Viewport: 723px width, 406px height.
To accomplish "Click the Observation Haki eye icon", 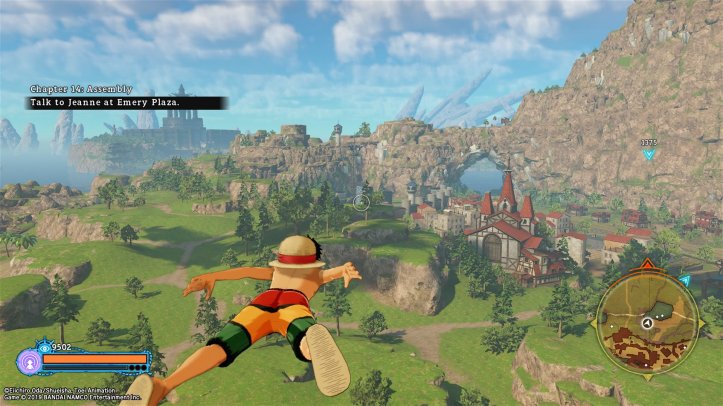I will pos(44,347).
